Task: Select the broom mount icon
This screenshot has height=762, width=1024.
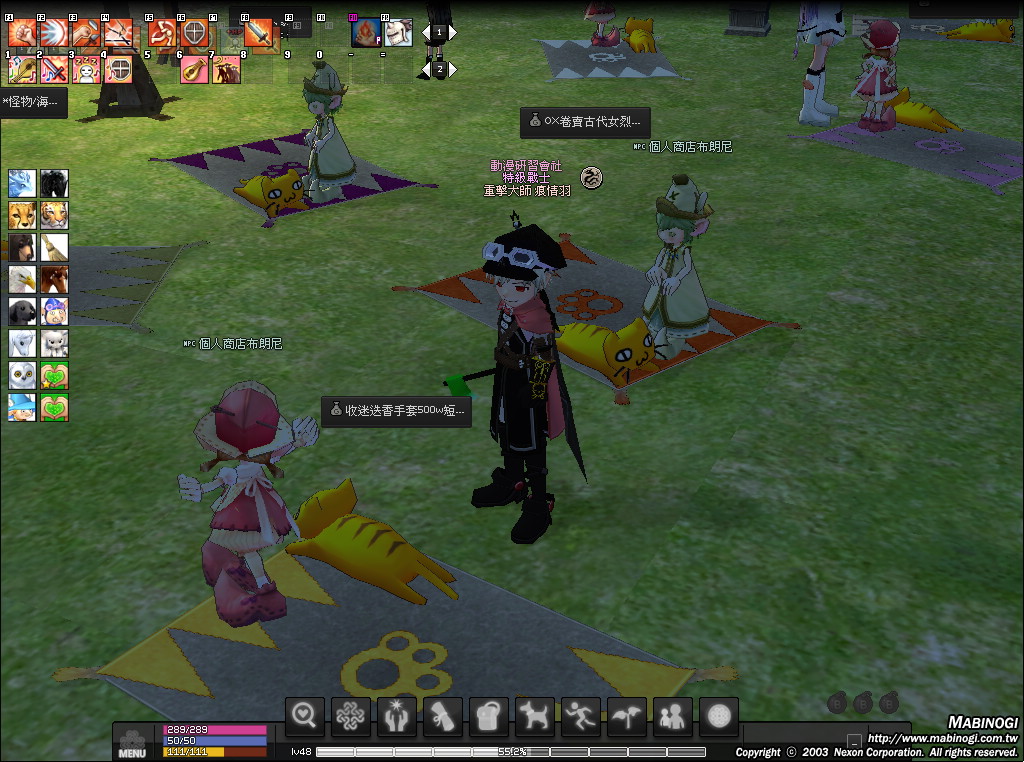Action: pos(54,247)
